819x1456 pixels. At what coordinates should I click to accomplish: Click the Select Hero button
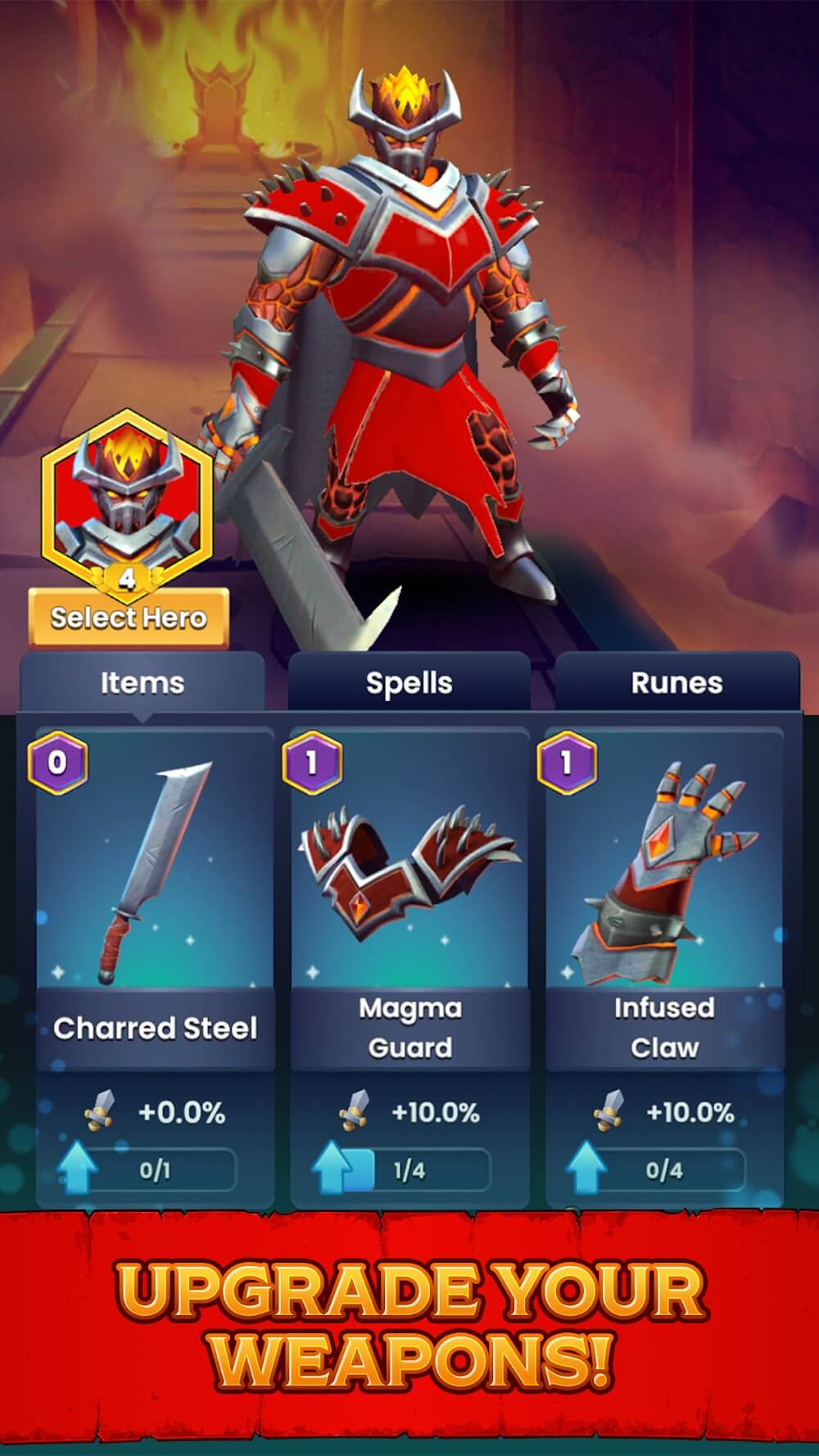coord(129,617)
